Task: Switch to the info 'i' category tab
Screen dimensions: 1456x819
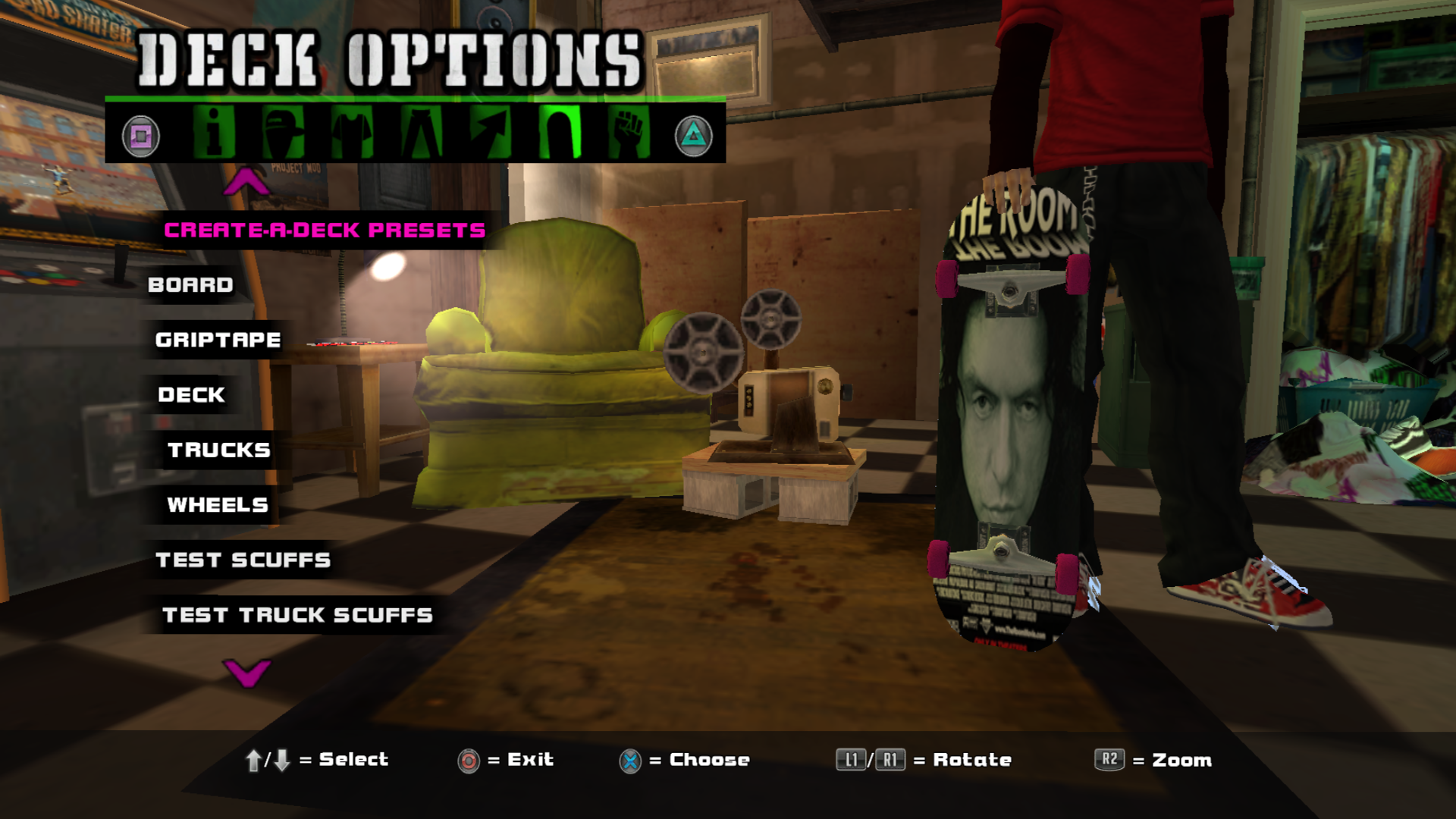Action: tap(214, 132)
